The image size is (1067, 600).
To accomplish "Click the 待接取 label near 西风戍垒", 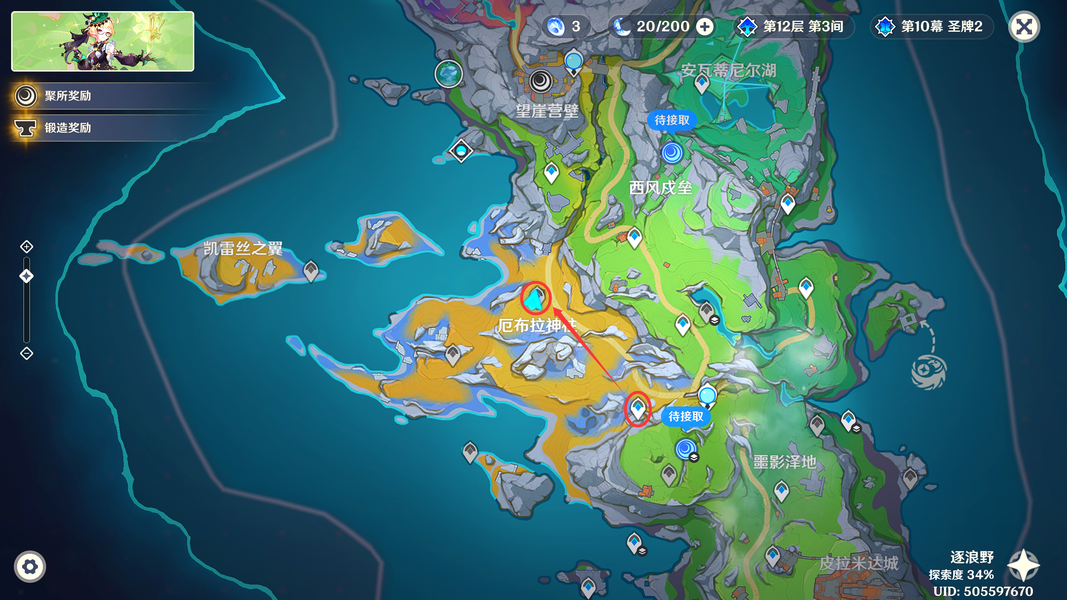I will [x=672, y=120].
